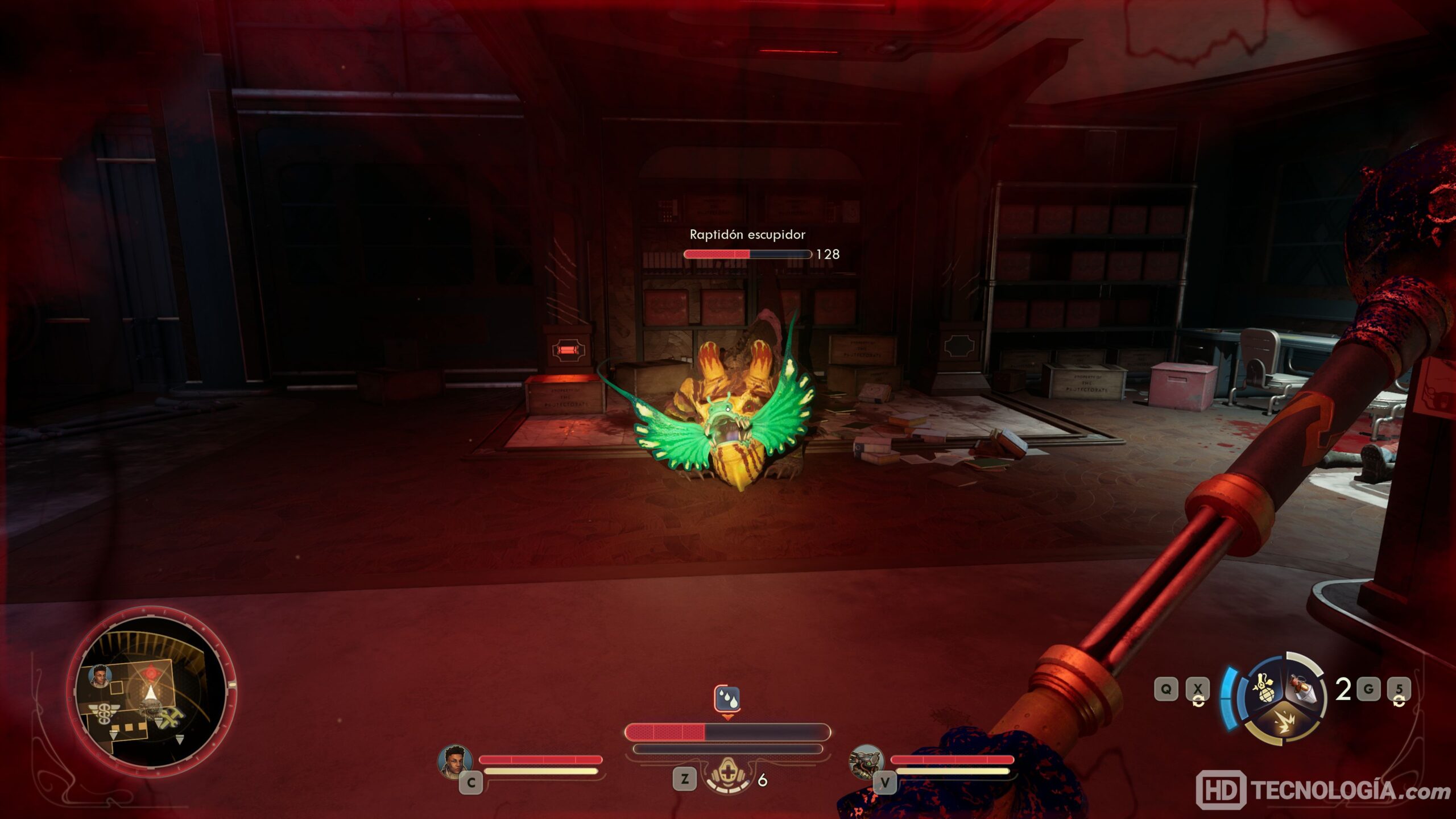
Task: Click the water droplets status effect icon
Action: coord(727,698)
